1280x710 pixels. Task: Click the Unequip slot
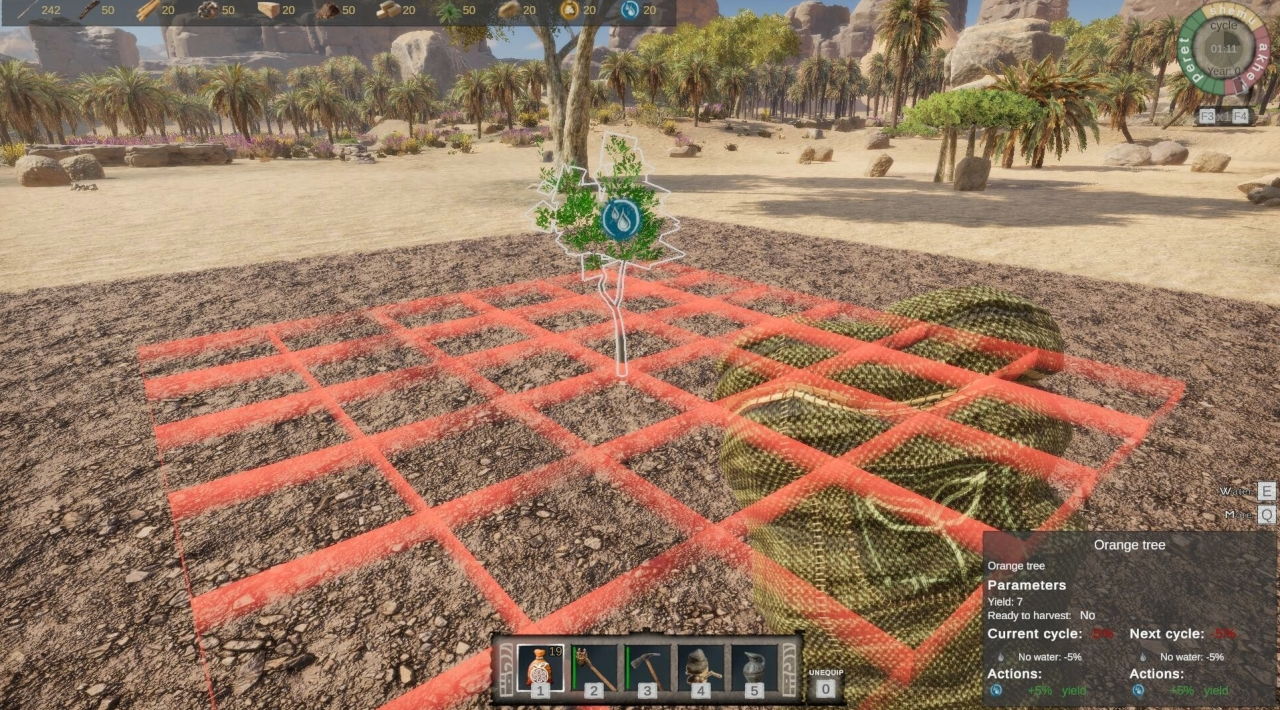tap(825, 681)
